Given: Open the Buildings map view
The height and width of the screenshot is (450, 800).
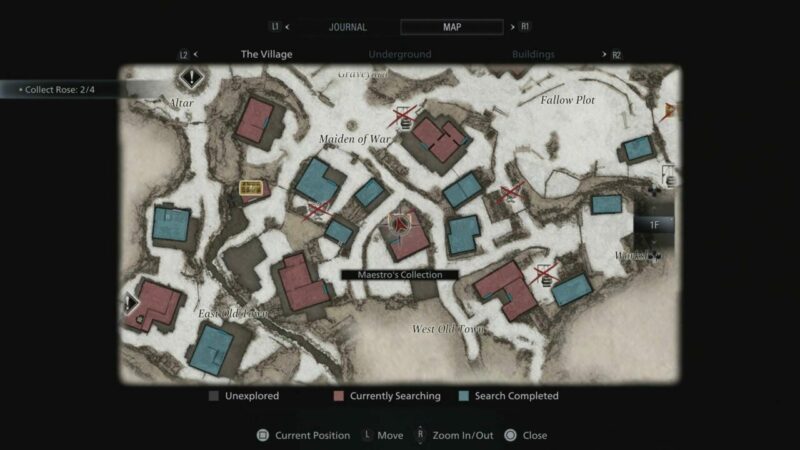Looking at the screenshot, I should [x=533, y=54].
